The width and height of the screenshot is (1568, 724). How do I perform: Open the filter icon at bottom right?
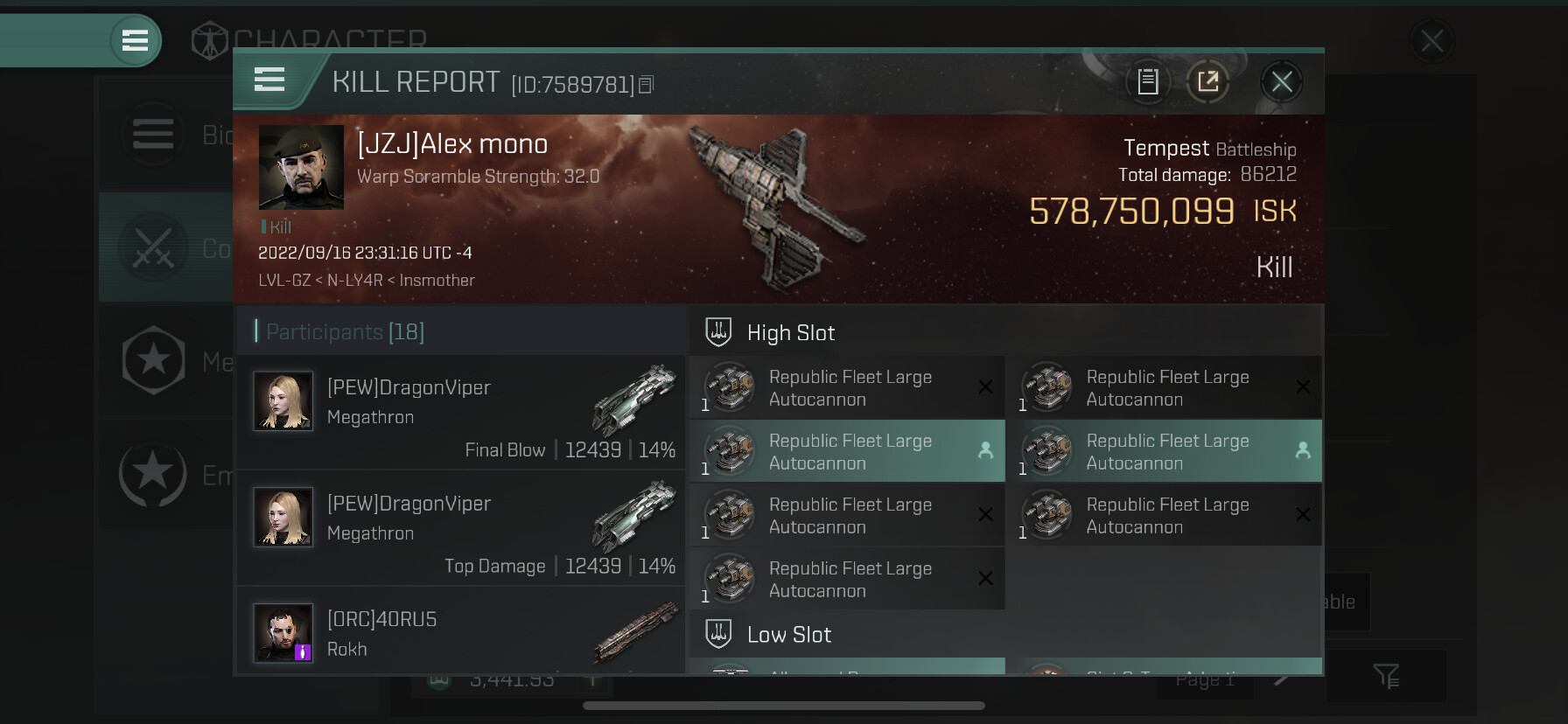tap(1386, 675)
